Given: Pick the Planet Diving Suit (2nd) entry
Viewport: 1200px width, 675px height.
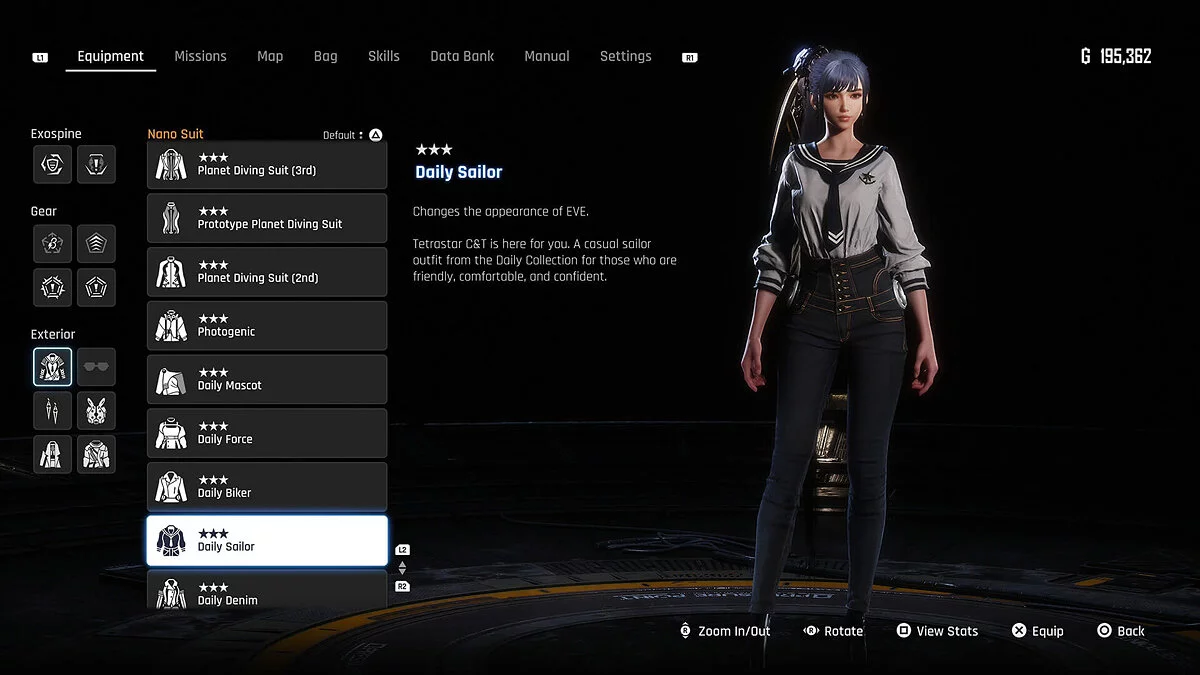Looking at the screenshot, I should [x=267, y=272].
